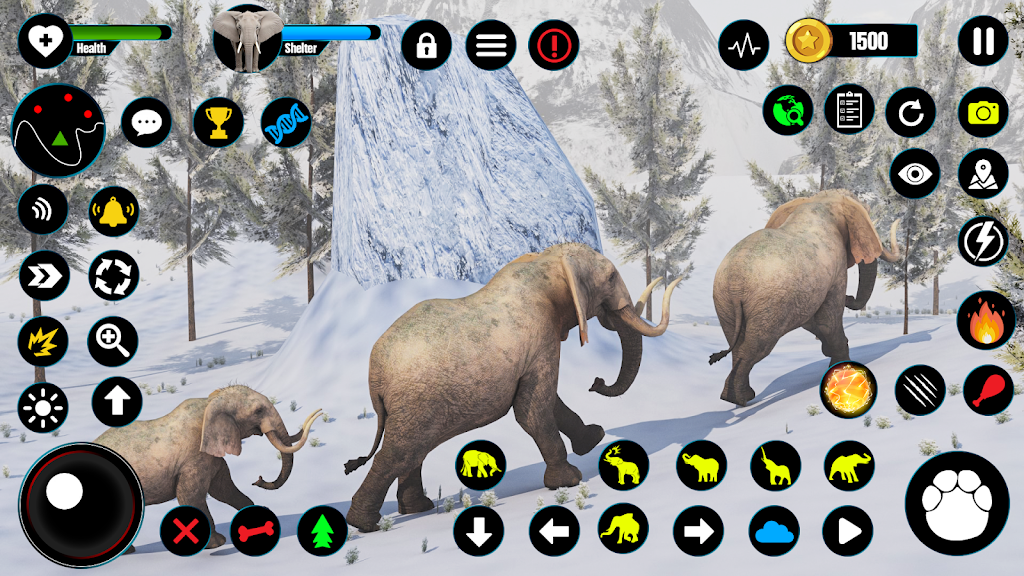Activate the fire attack ability
The height and width of the screenshot is (576, 1024).
(986, 321)
